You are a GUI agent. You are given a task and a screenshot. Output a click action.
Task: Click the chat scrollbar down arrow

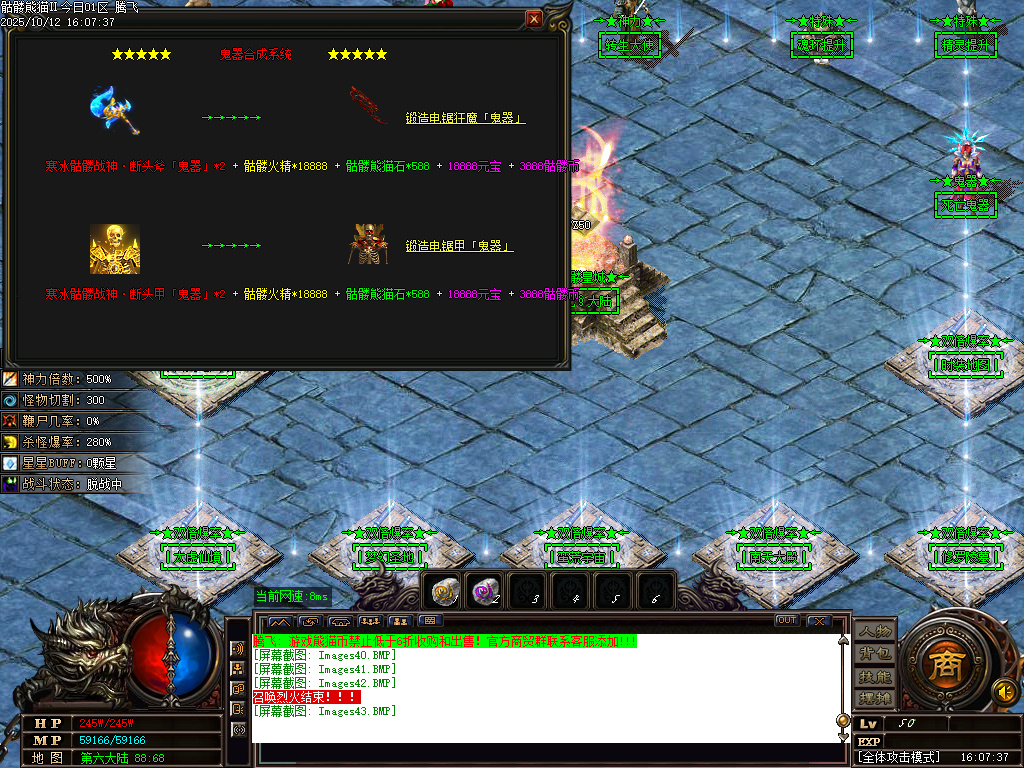tap(843, 736)
